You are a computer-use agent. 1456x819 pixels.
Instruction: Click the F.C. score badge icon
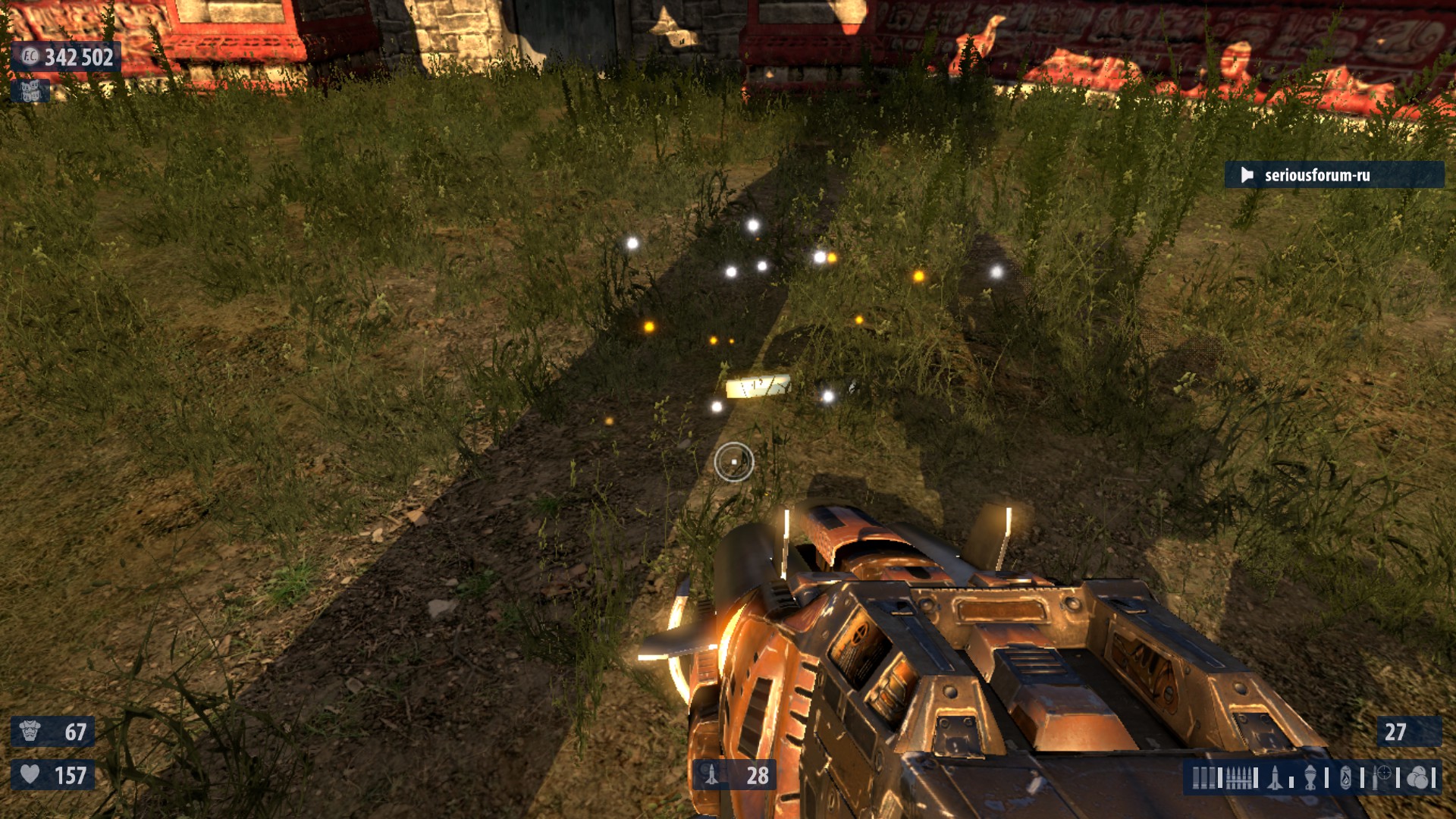tap(30, 56)
